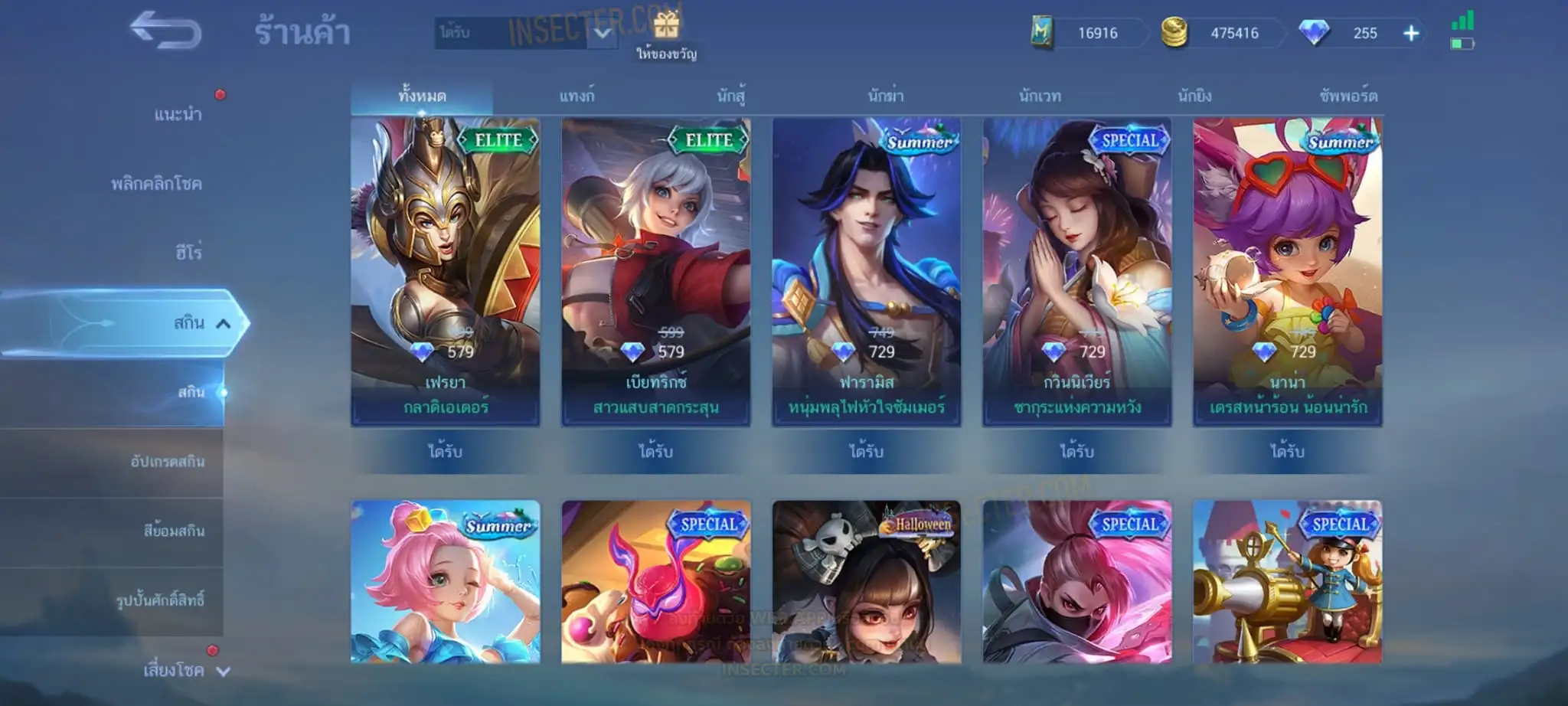Show the นักฆ่า hero category
1568x706 pixels.
pyautogui.click(x=885, y=96)
